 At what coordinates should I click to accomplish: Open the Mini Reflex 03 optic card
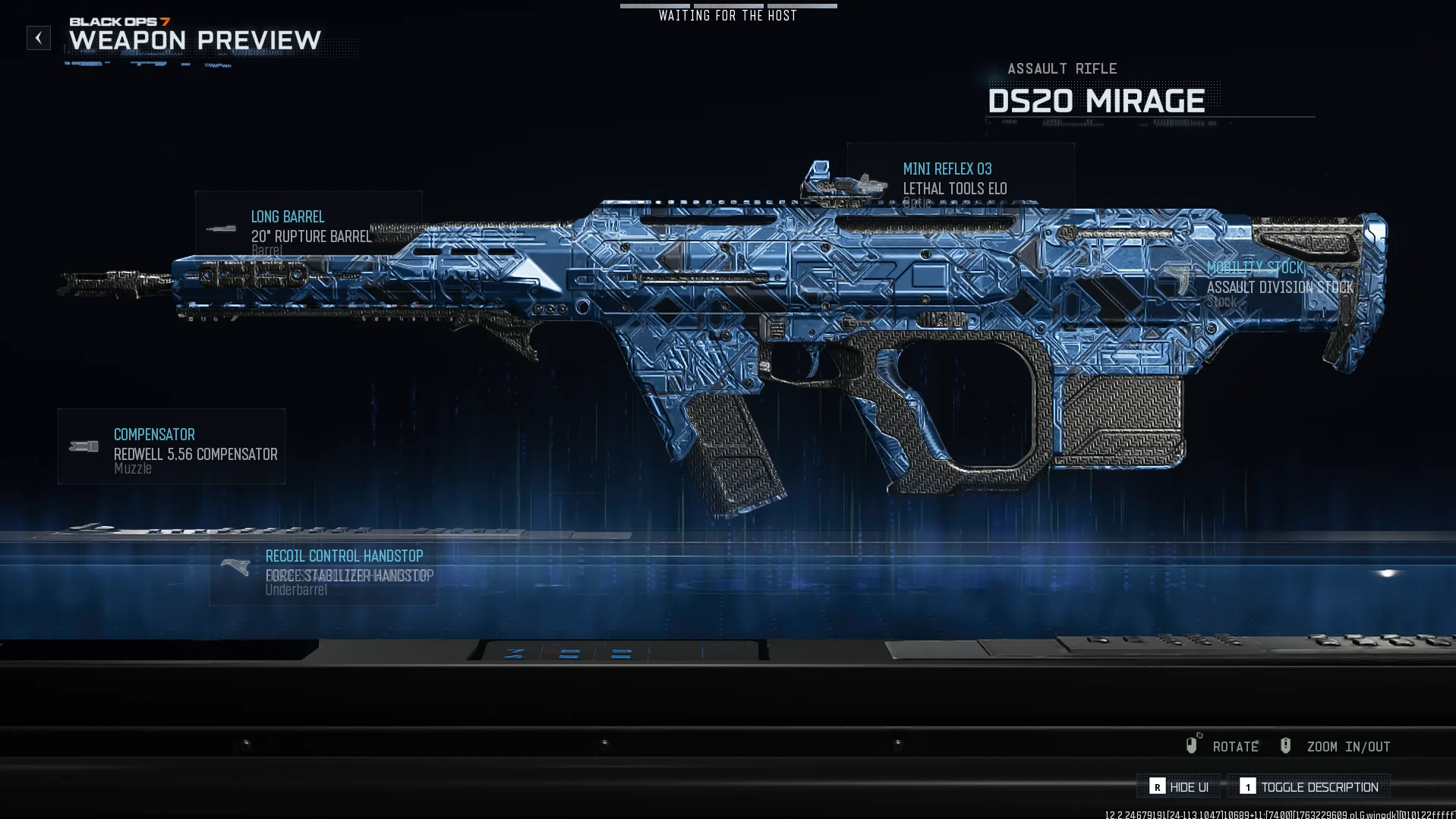pos(960,180)
